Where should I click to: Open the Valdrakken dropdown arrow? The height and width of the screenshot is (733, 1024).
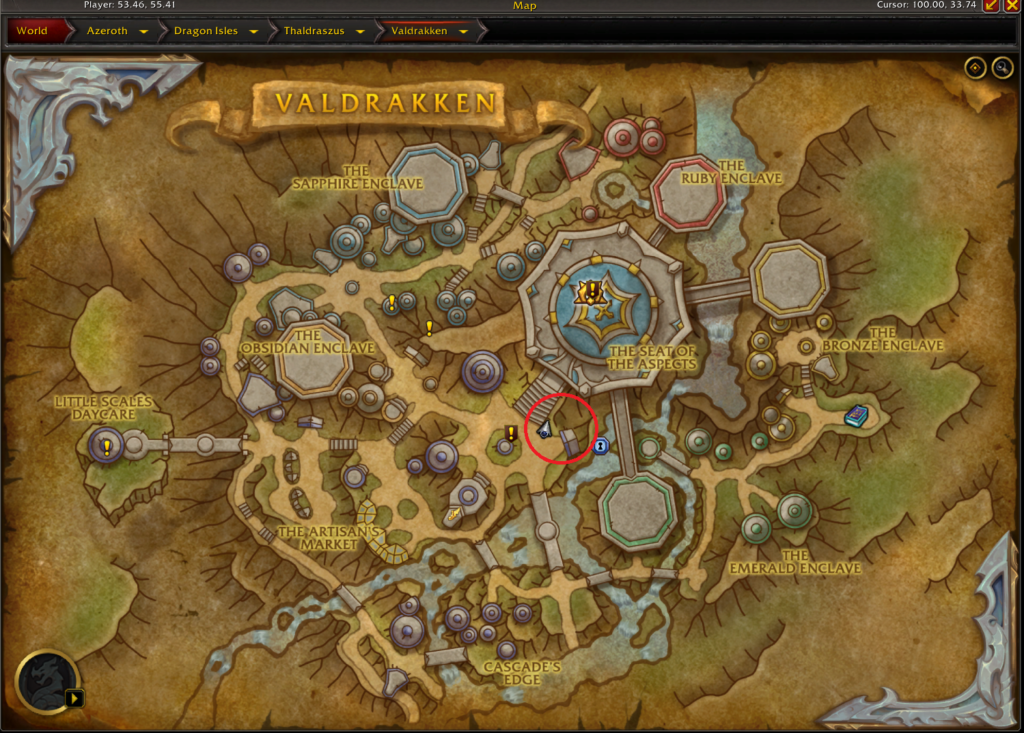click(463, 31)
